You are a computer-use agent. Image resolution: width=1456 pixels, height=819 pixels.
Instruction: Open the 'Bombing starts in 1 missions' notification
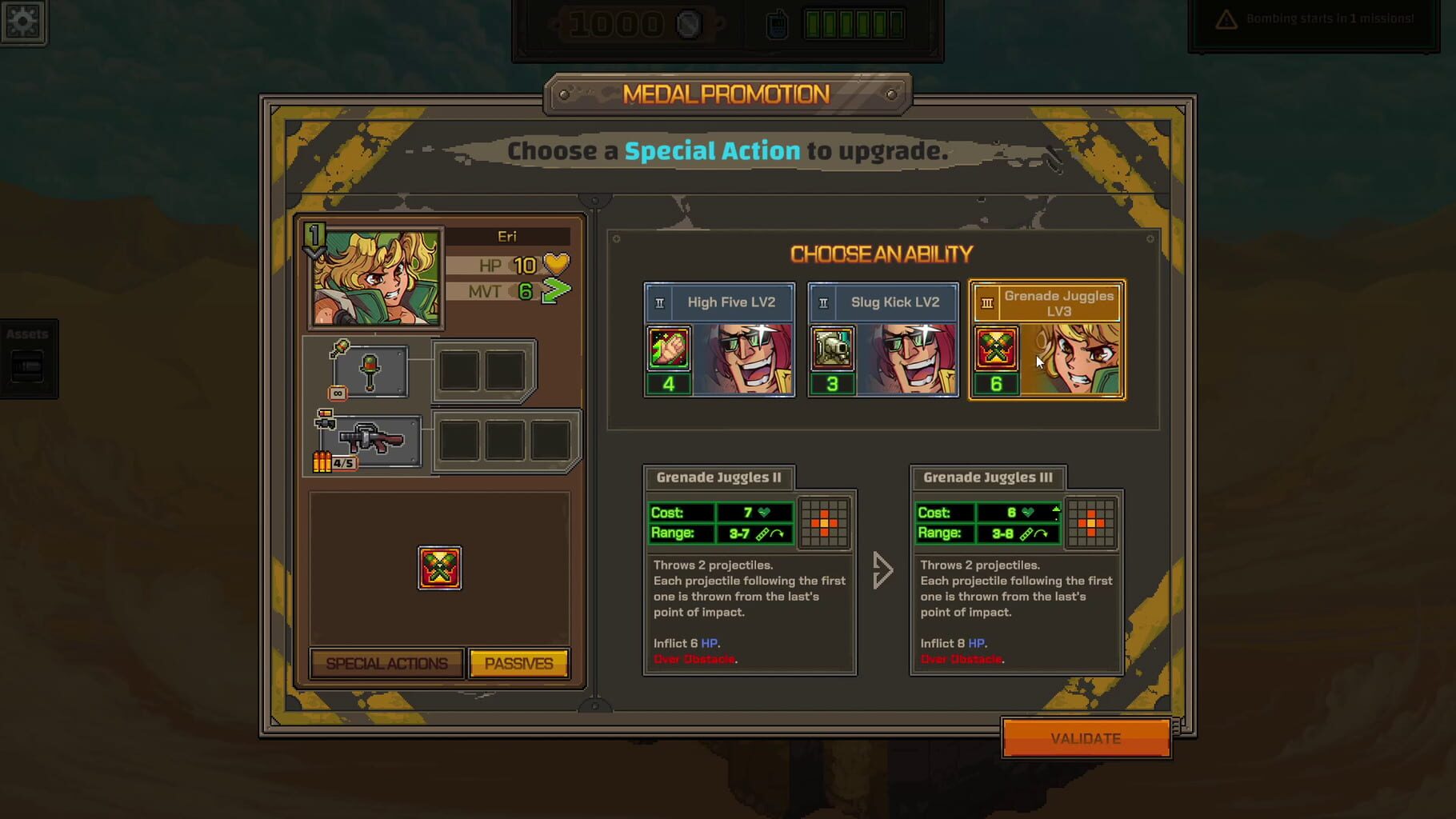point(1312,18)
